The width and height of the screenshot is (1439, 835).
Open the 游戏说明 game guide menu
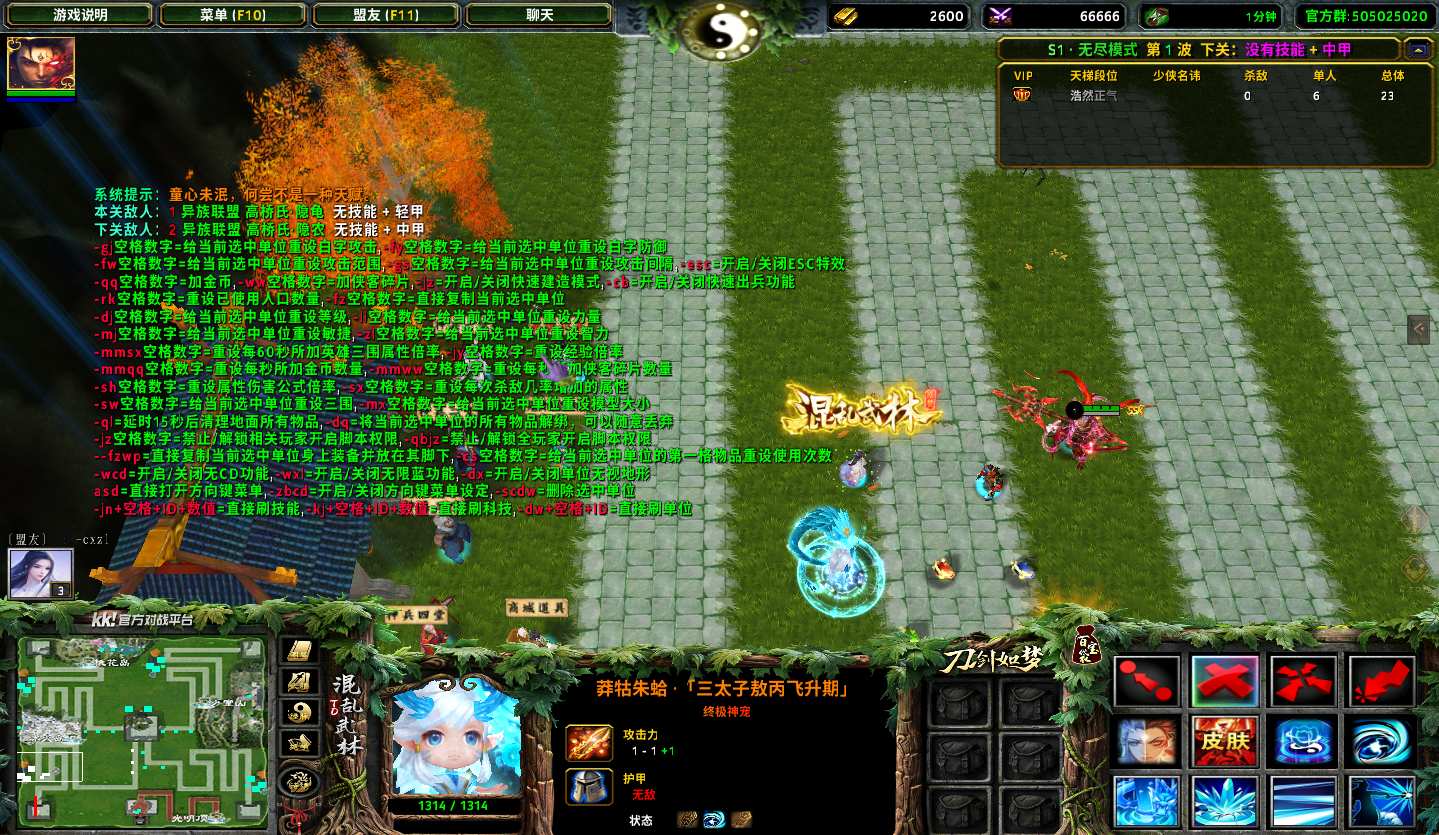[x=80, y=15]
